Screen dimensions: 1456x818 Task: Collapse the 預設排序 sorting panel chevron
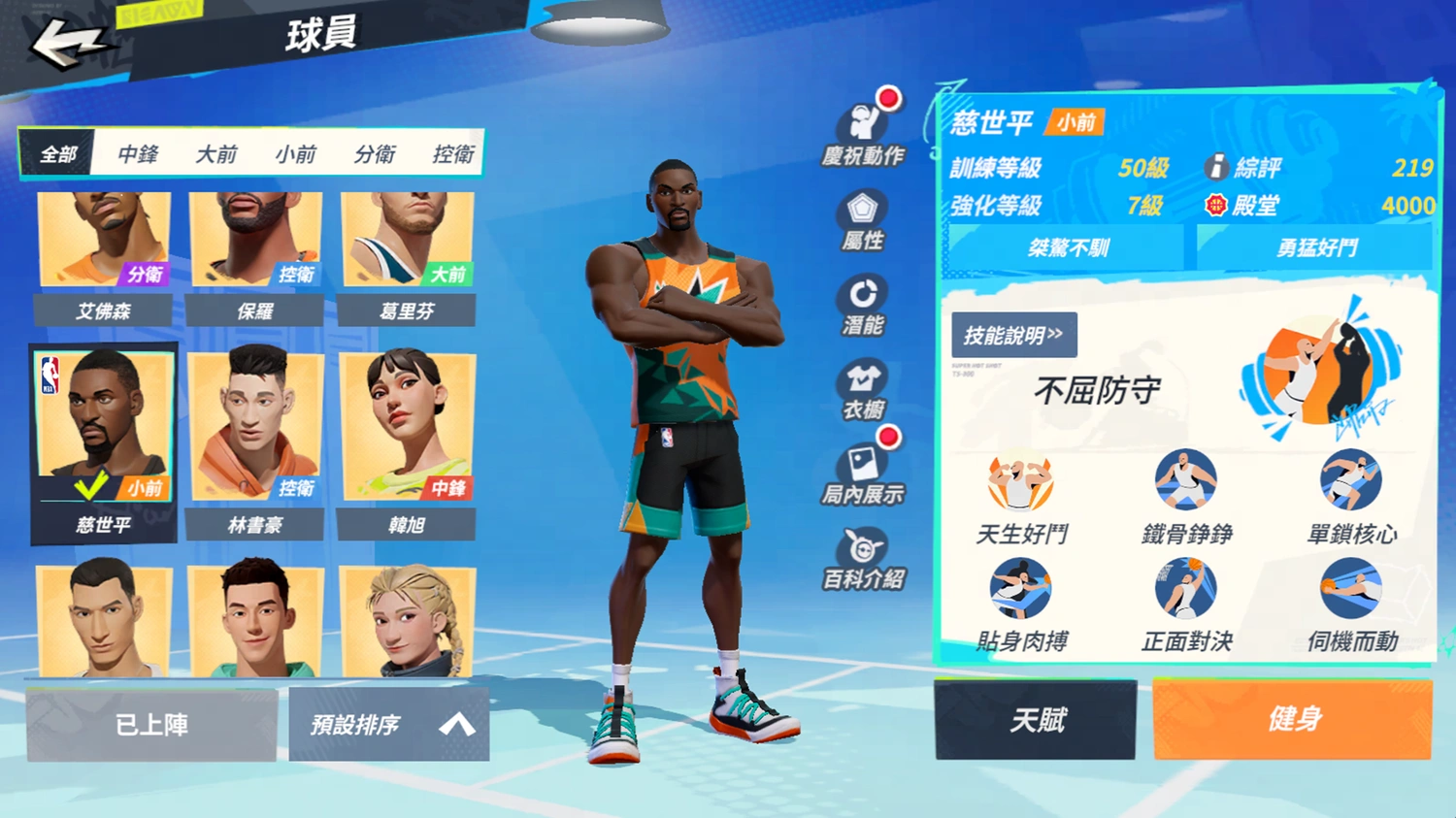point(455,724)
